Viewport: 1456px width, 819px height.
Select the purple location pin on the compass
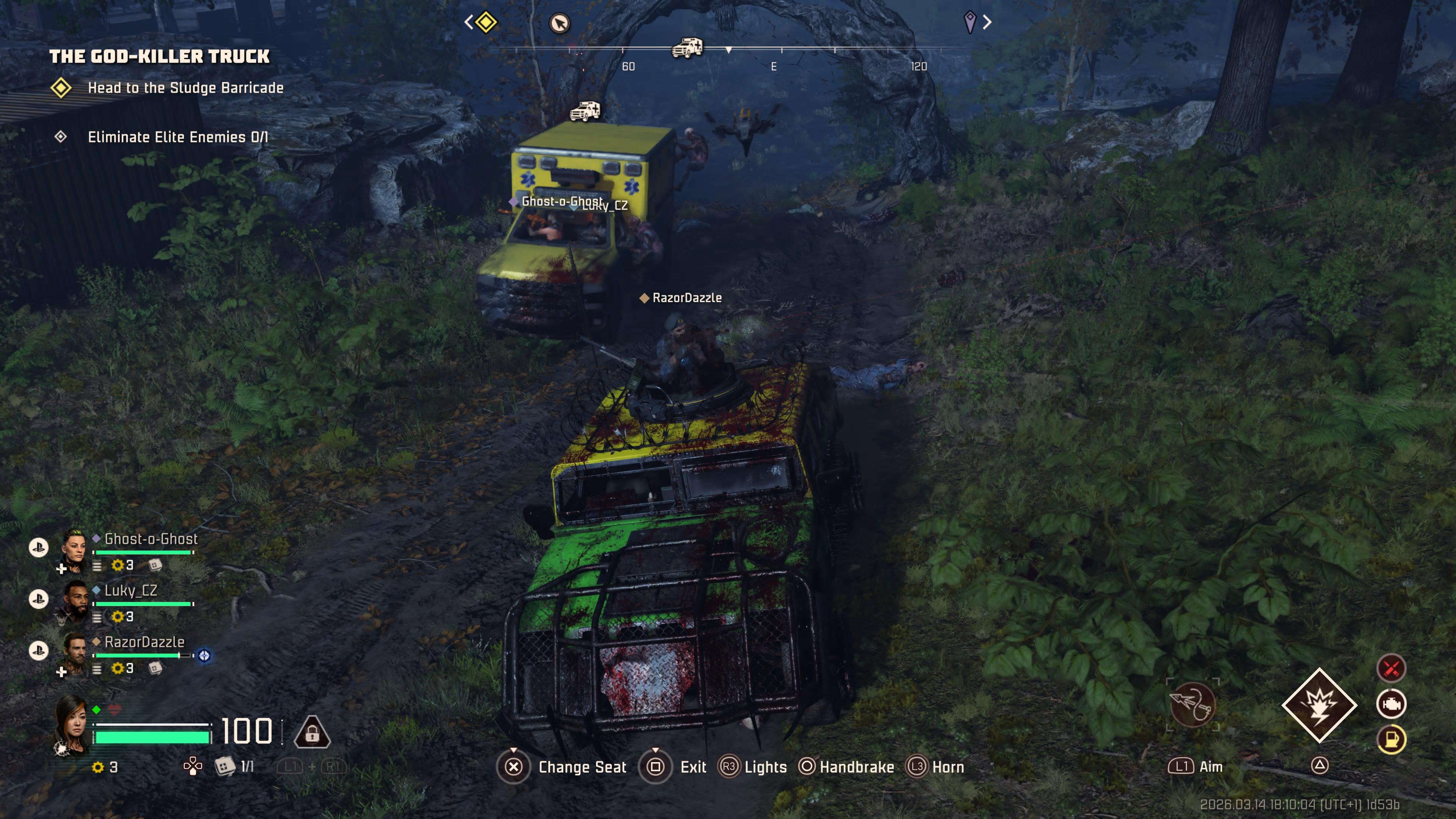coord(970,23)
